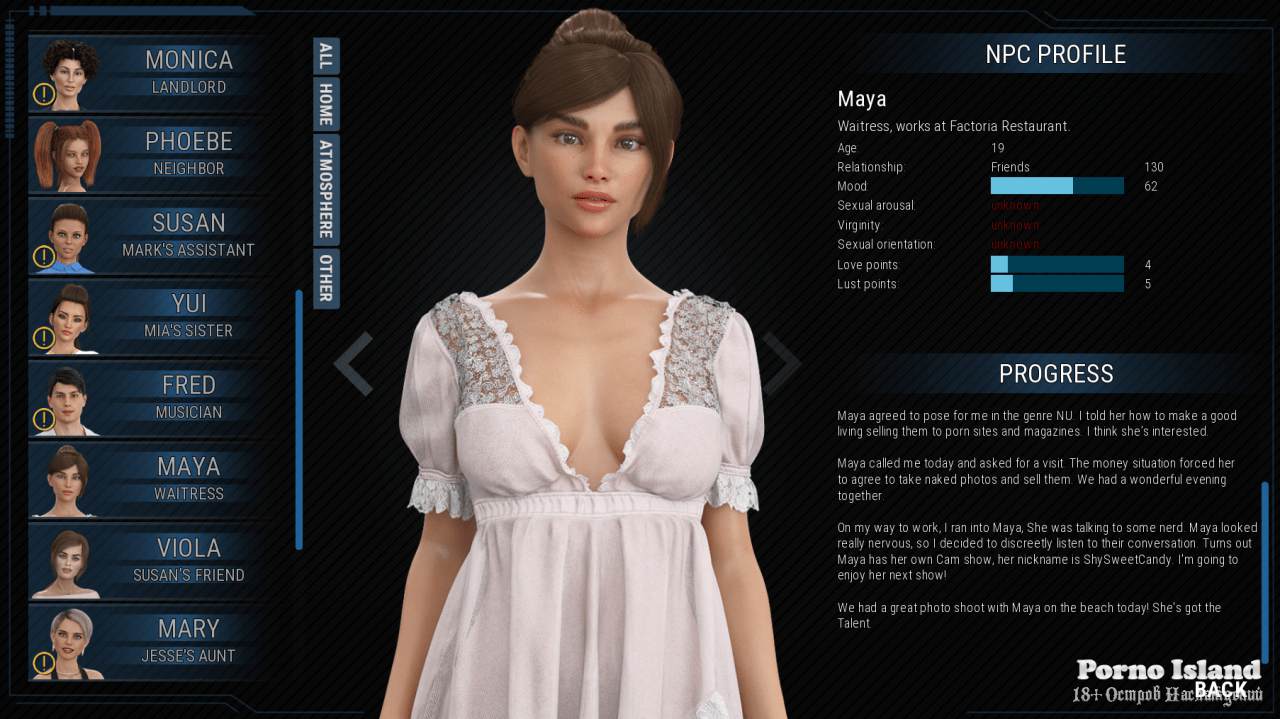Switch to the ALL filter tab
The height and width of the screenshot is (719, 1280).
(x=326, y=56)
